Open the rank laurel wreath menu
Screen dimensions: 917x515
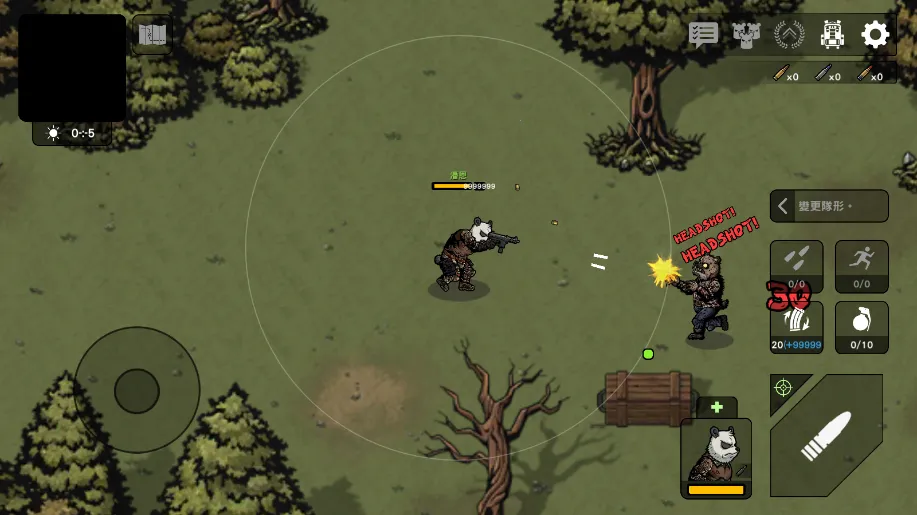[x=789, y=35]
